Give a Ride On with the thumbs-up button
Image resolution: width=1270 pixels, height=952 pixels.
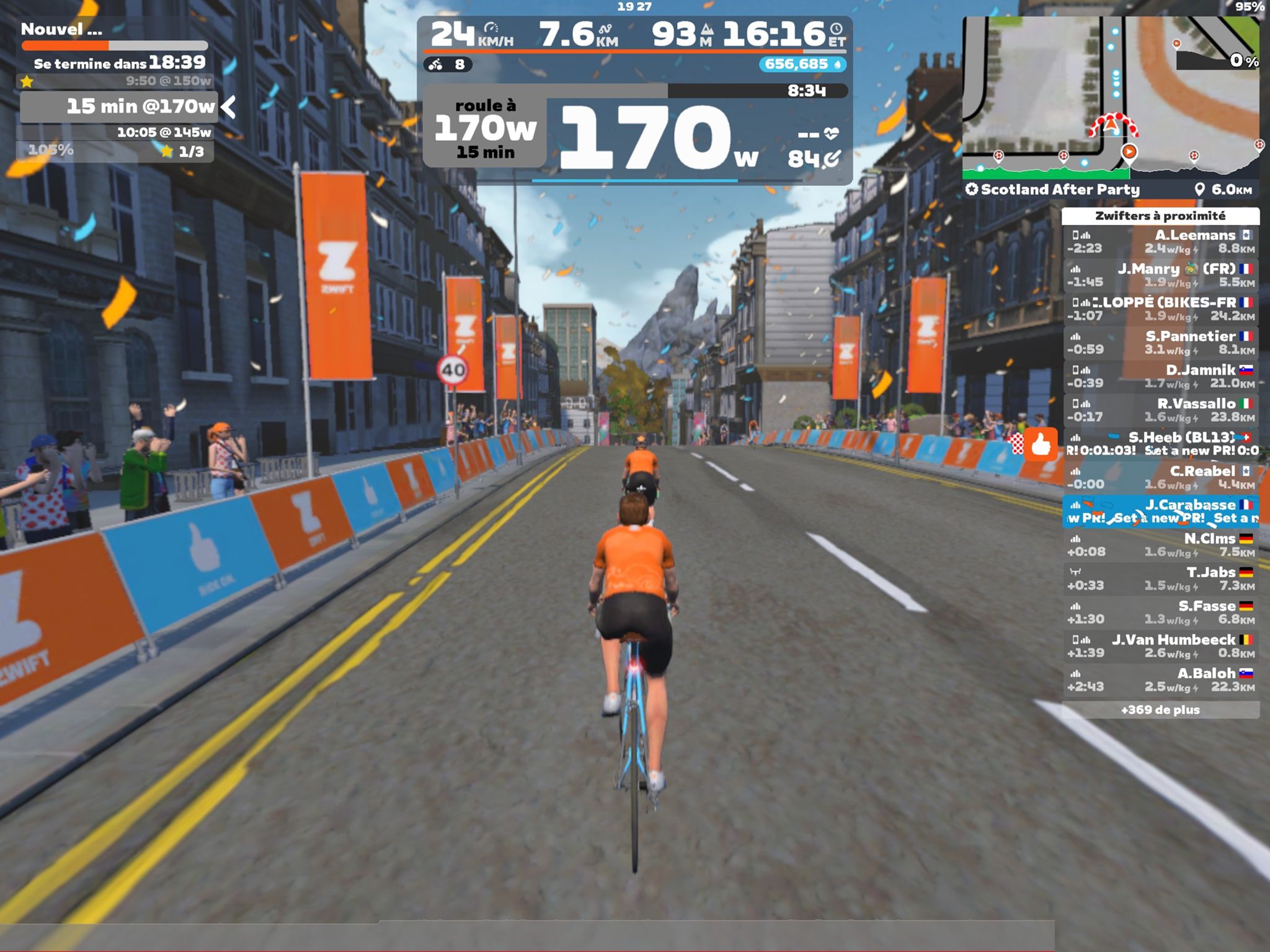point(1041,444)
